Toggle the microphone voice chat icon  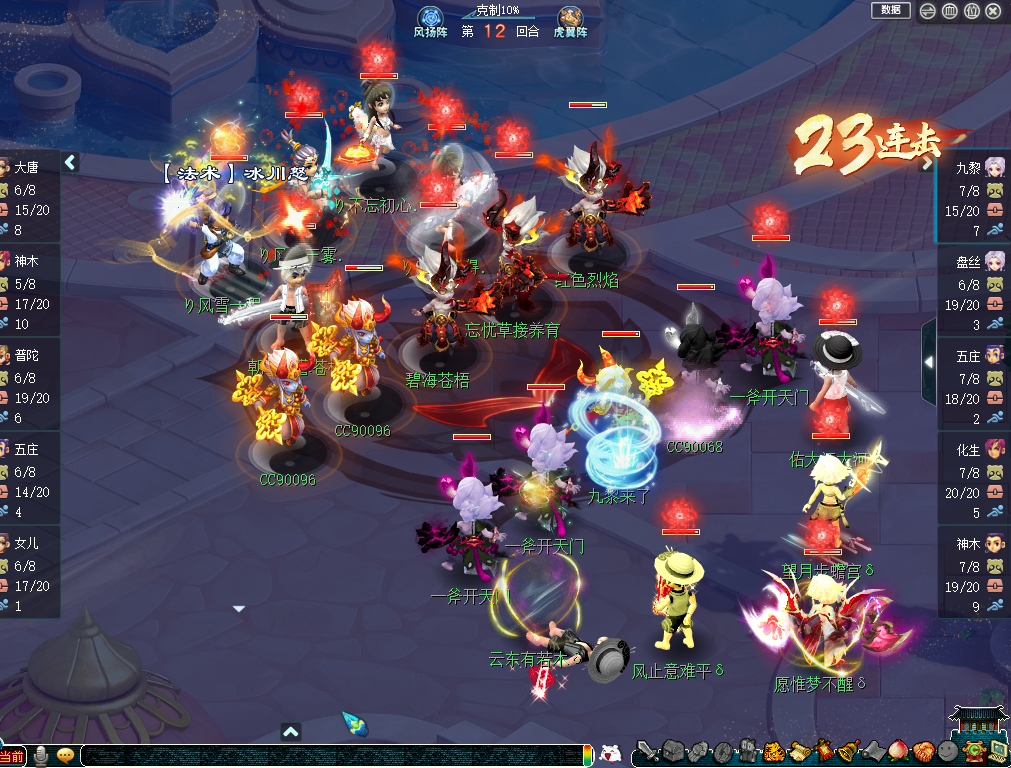pyautogui.click(x=42, y=755)
